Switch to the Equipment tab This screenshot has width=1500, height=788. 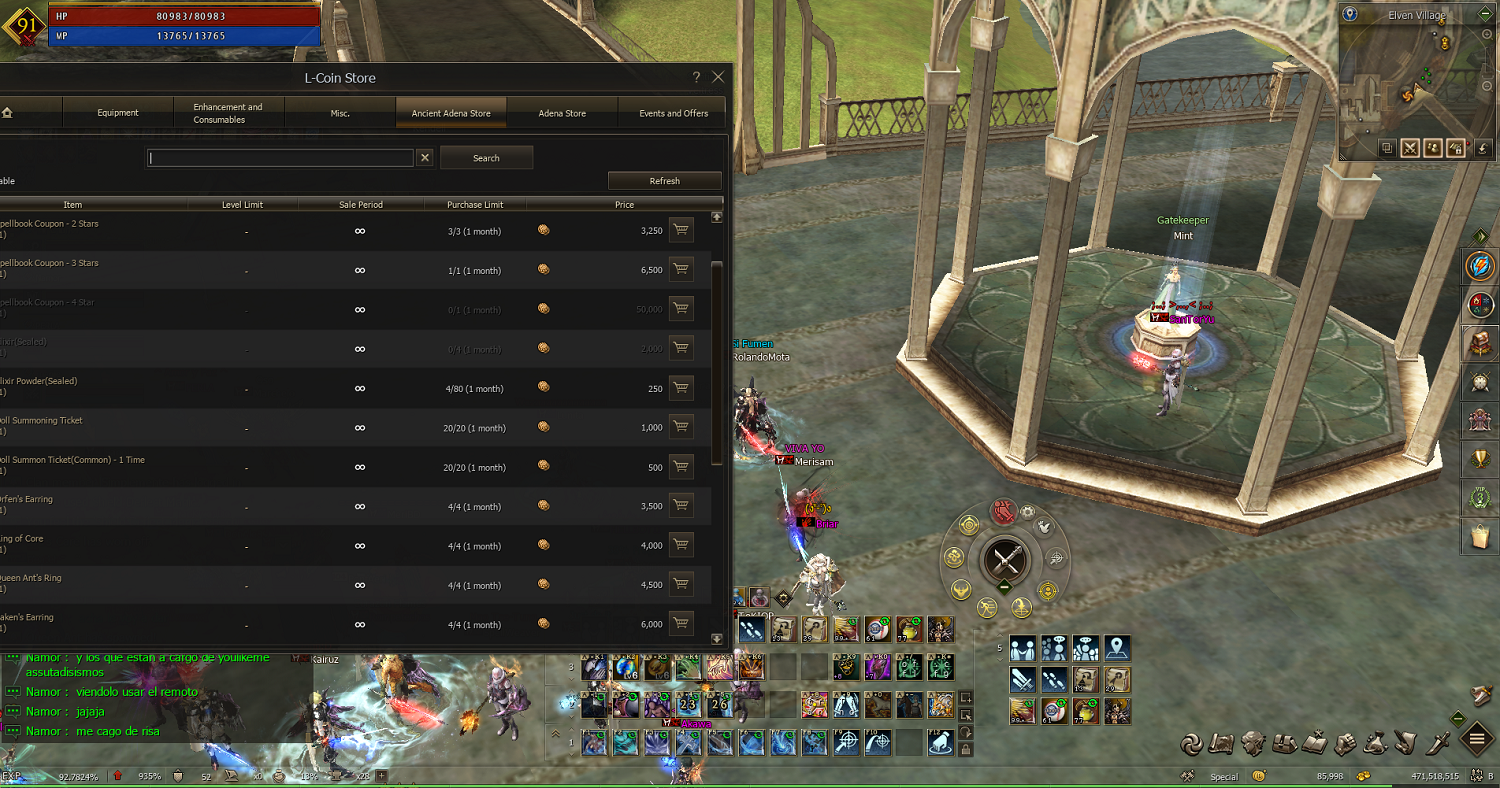point(118,113)
